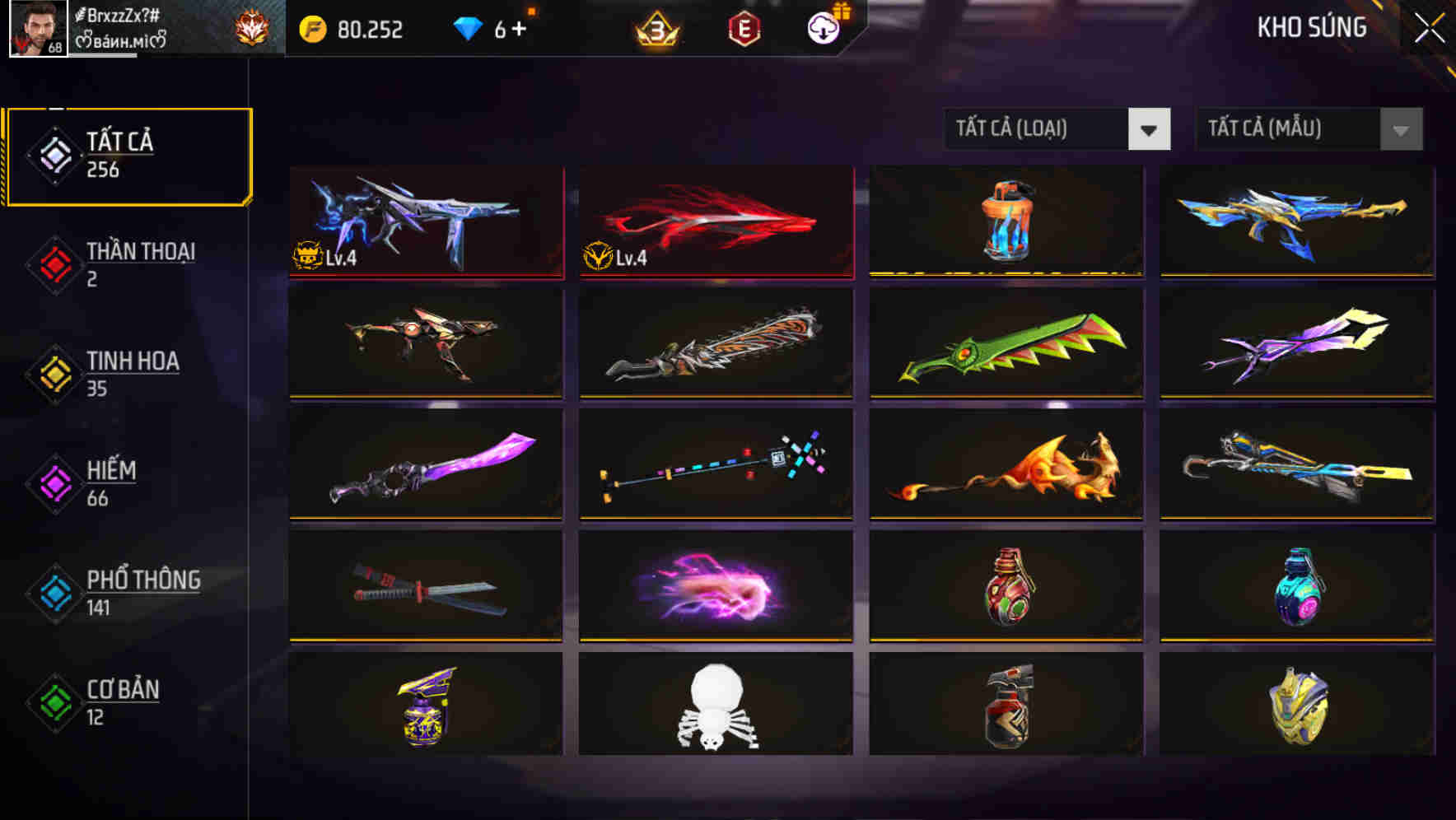This screenshot has width=1456, height=820.
Task: Open the gold coin balance showing 80.252
Action: coord(354,29)
